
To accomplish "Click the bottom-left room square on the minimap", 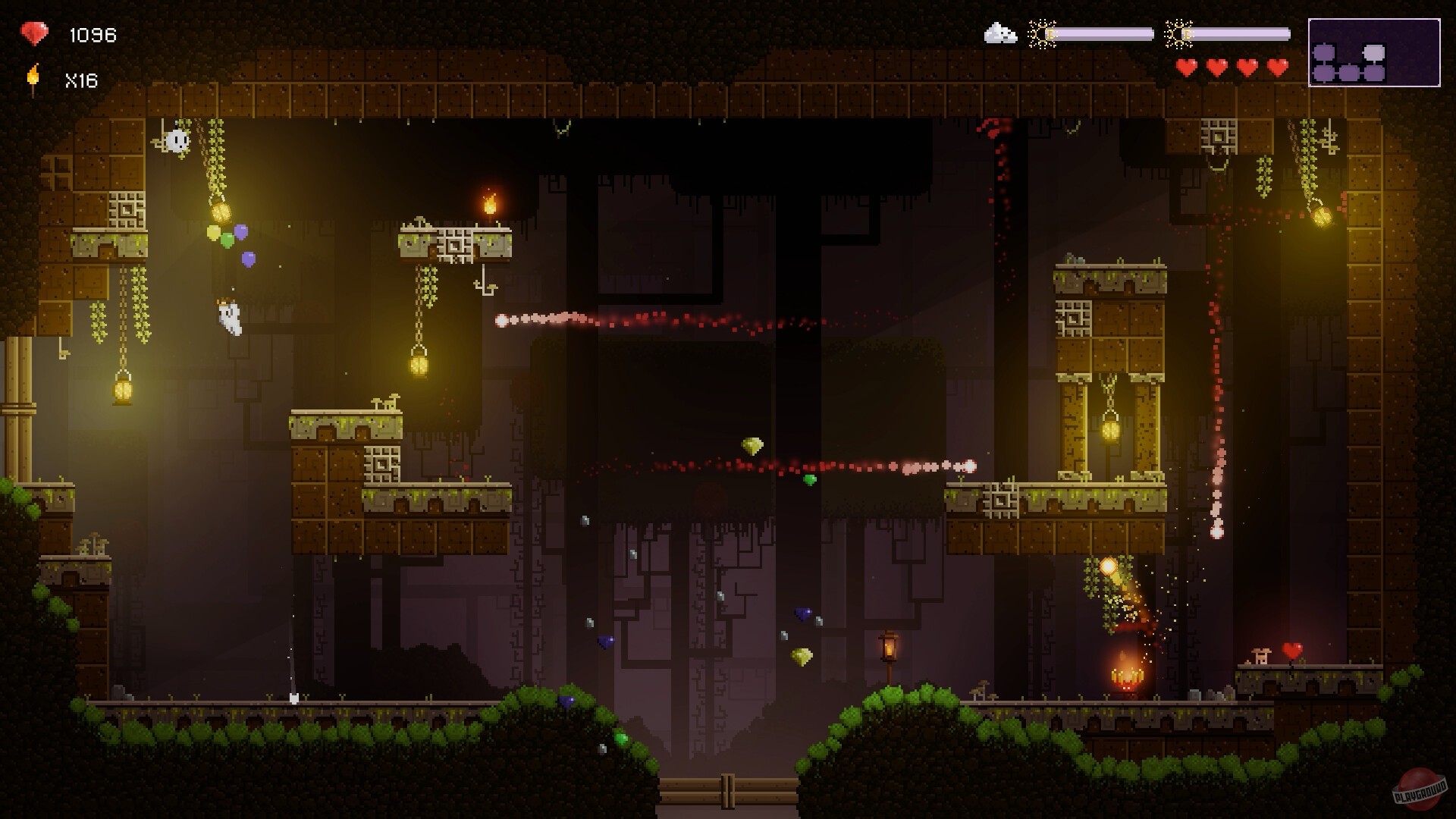I will pos(1323,73).
